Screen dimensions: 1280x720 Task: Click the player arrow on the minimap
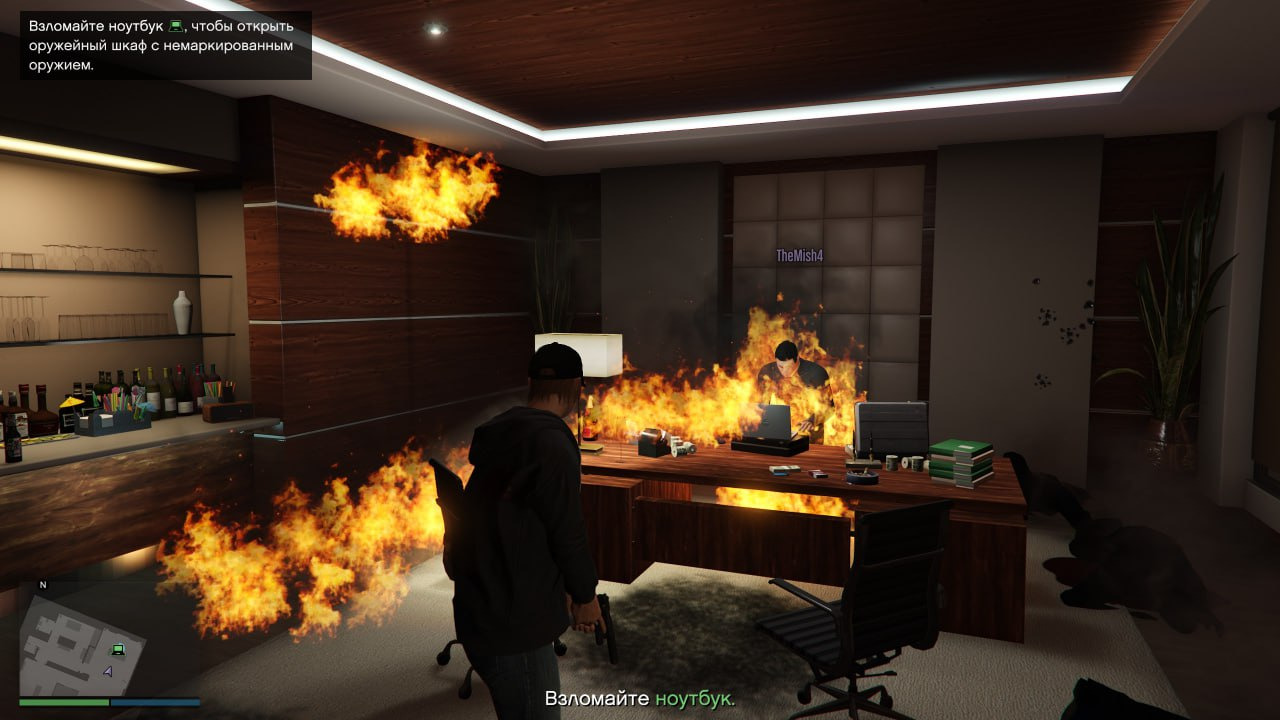107,672
